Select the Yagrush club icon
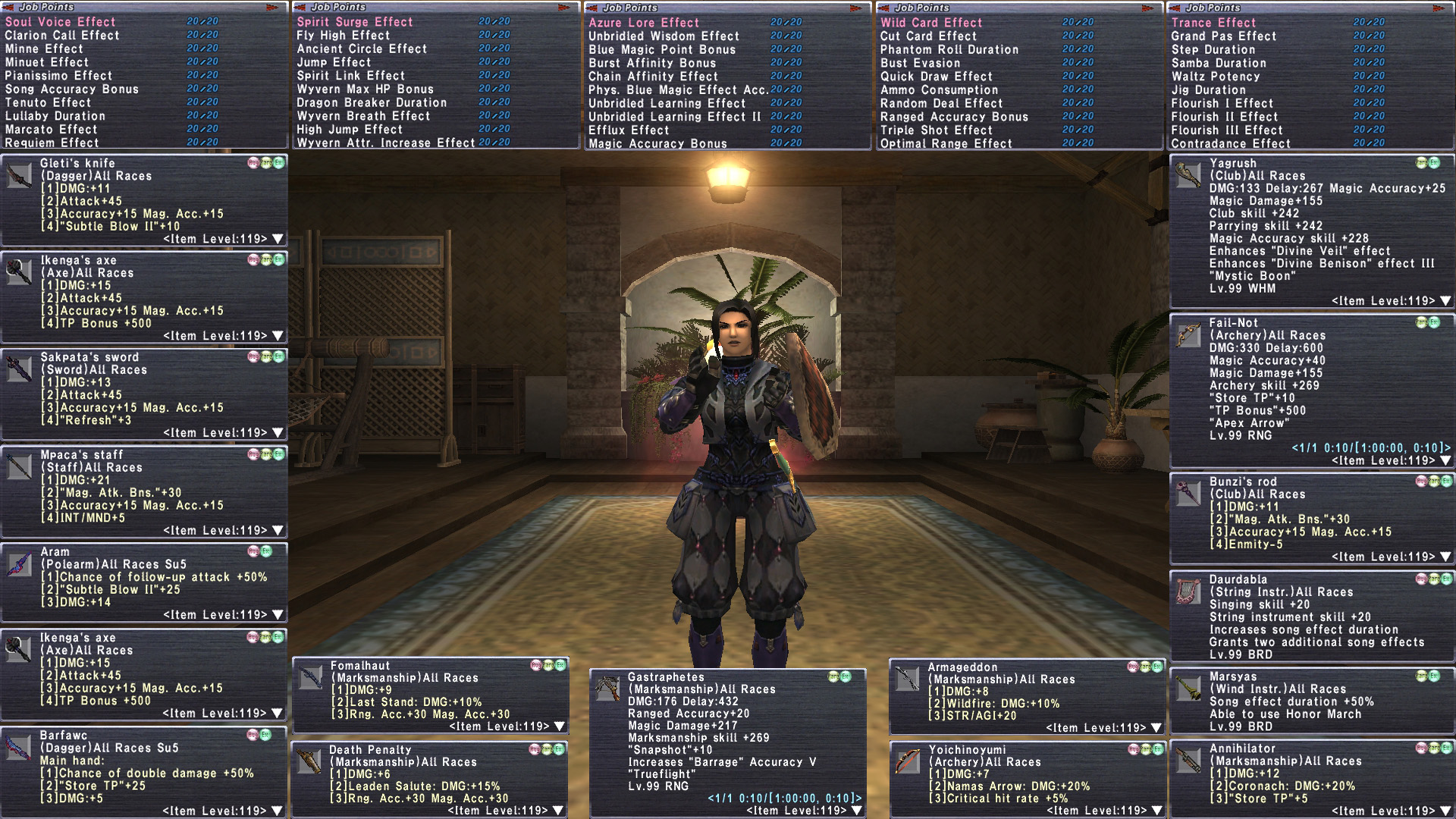The image size is (1456, 819). click(1188, 175)
